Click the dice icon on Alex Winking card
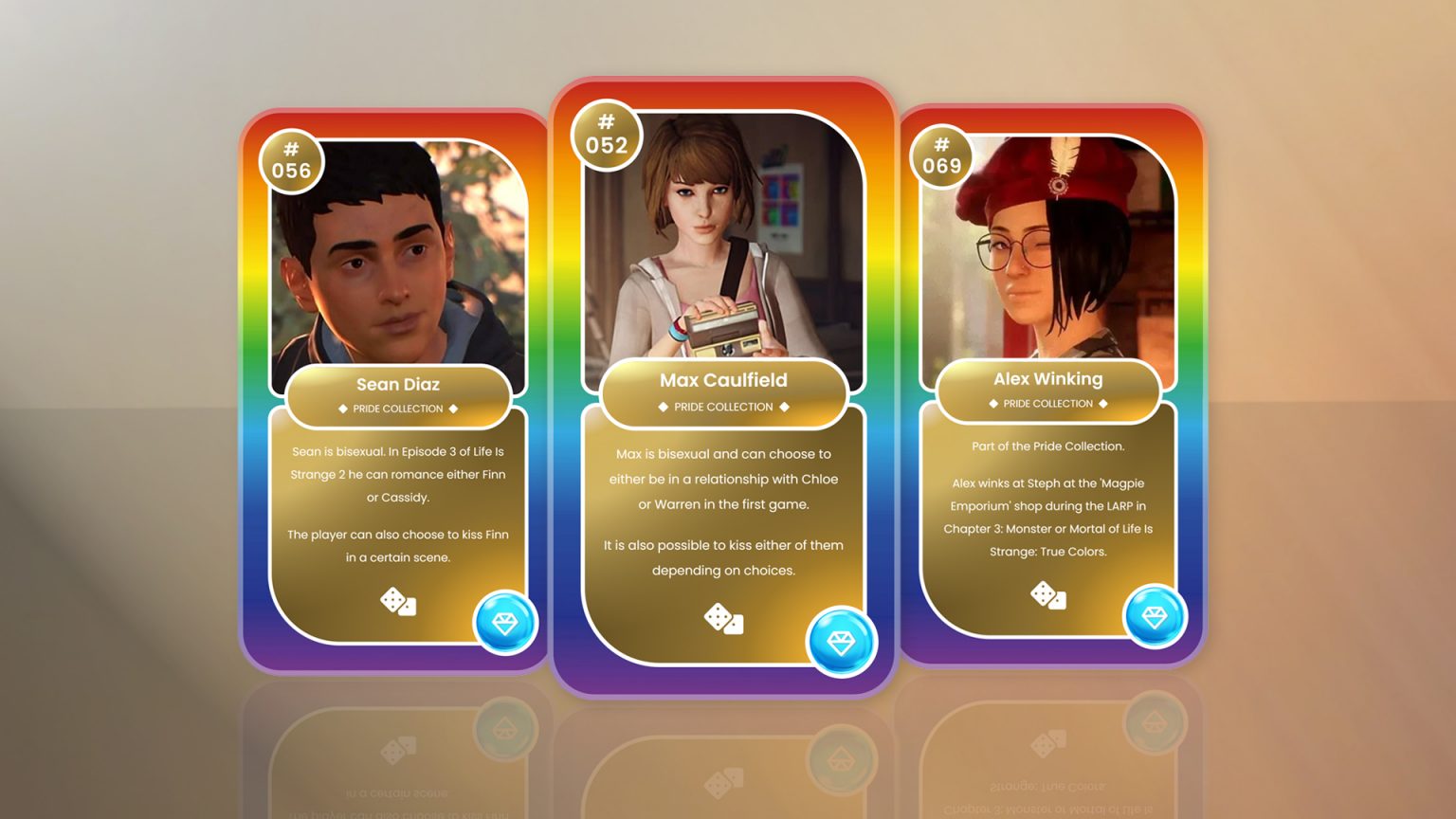Viewport: 1456px width, 819px height. pos(1047,596)
